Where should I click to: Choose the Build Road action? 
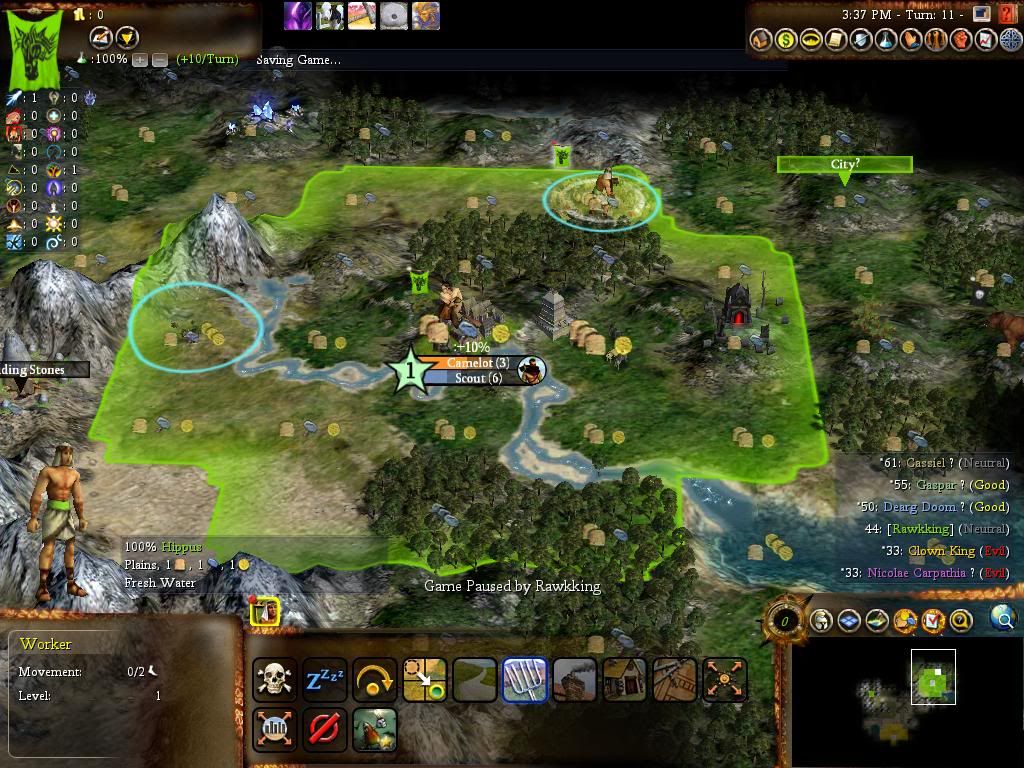tap(475, 679)
